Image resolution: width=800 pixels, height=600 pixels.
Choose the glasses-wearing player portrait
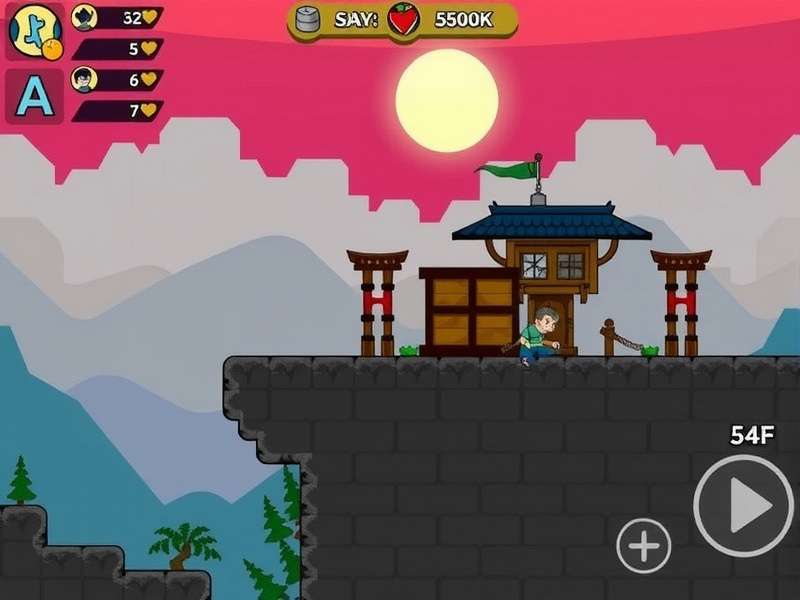(x=84, y=79)
